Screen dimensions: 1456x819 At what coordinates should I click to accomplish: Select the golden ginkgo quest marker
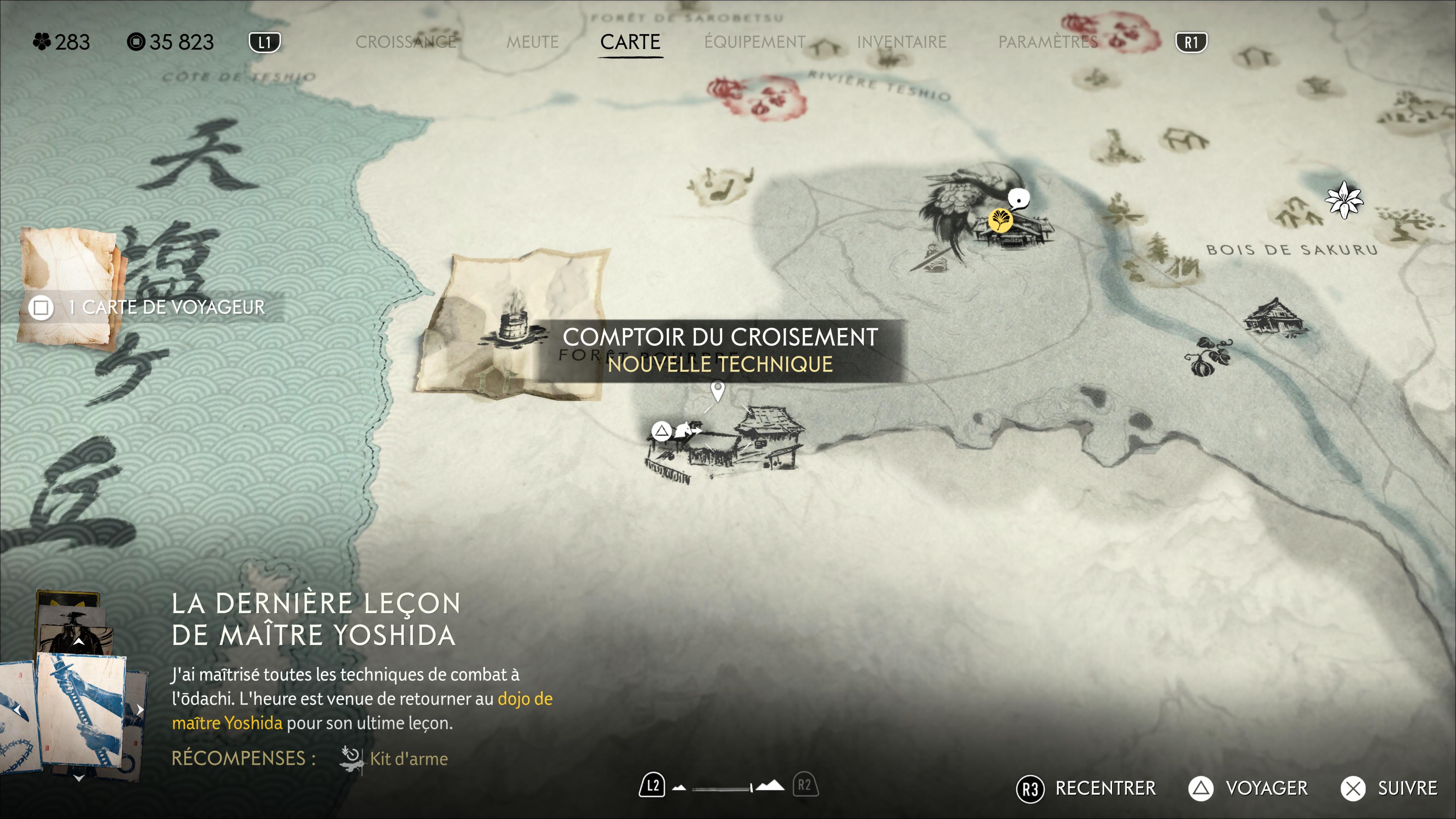coord(1000,220)
